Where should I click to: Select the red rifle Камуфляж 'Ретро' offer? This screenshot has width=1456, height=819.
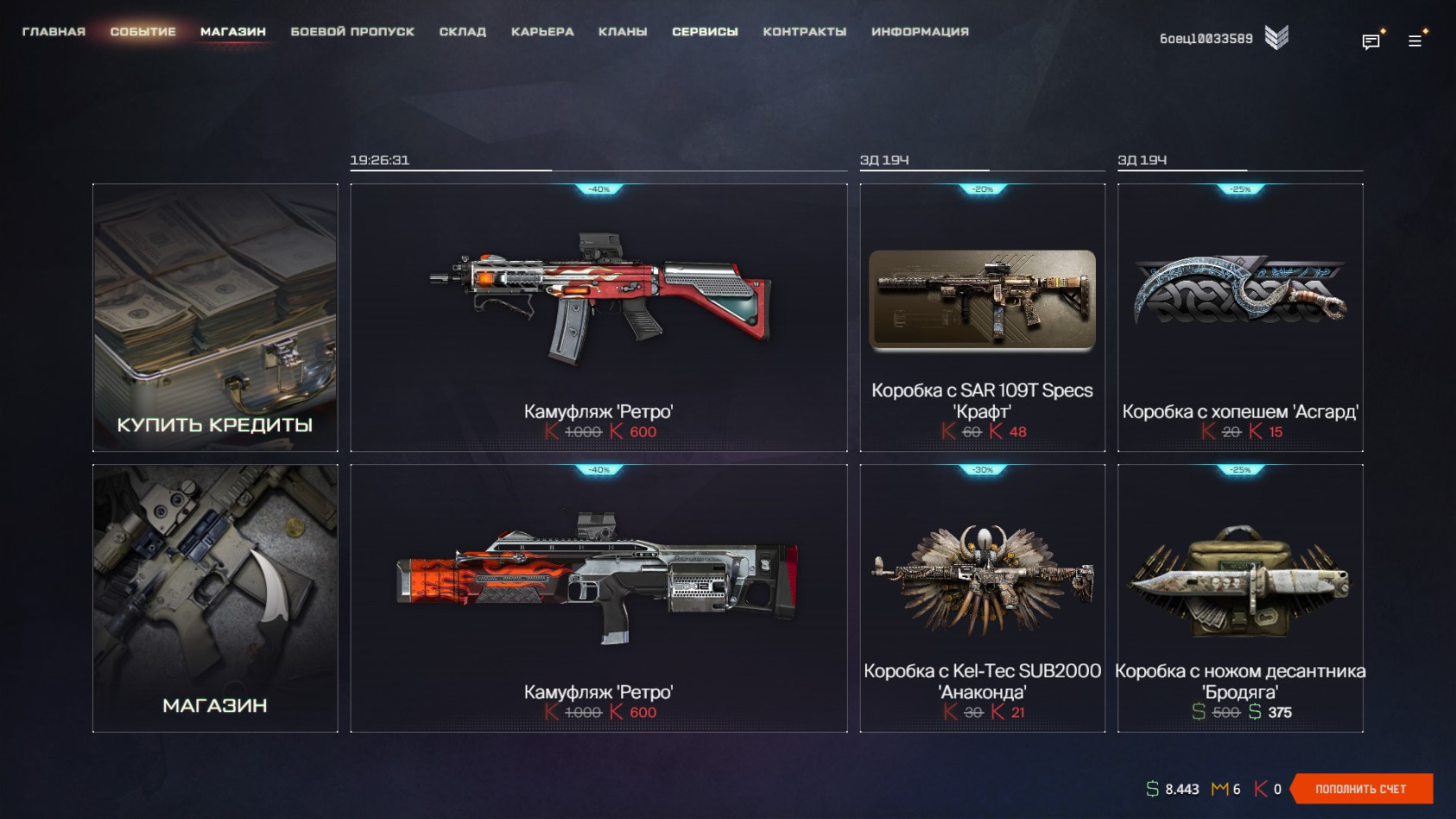pos(598,317)
